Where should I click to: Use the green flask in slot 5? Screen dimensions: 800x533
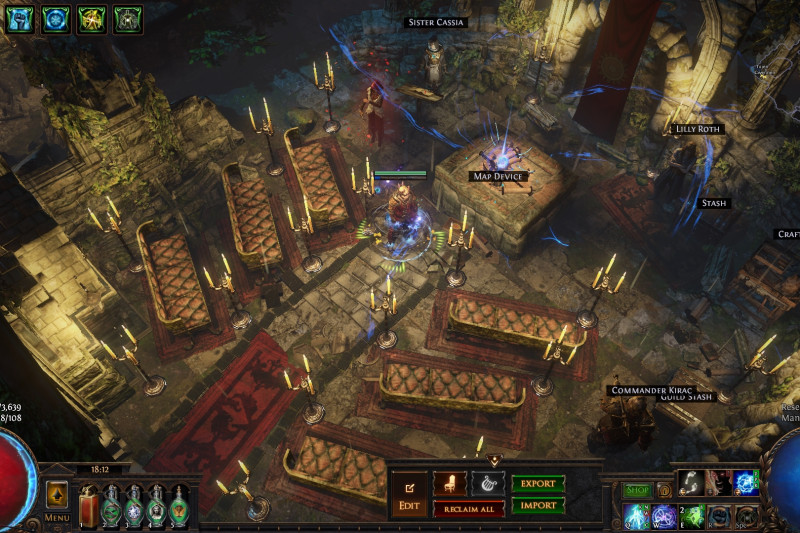(x=180, y=504)
